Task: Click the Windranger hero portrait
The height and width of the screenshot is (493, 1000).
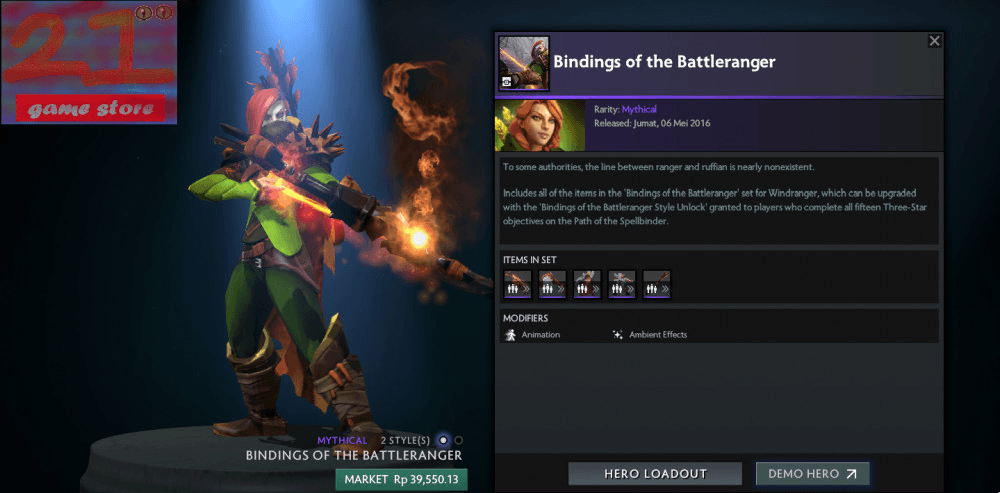Action: [540, 124]
